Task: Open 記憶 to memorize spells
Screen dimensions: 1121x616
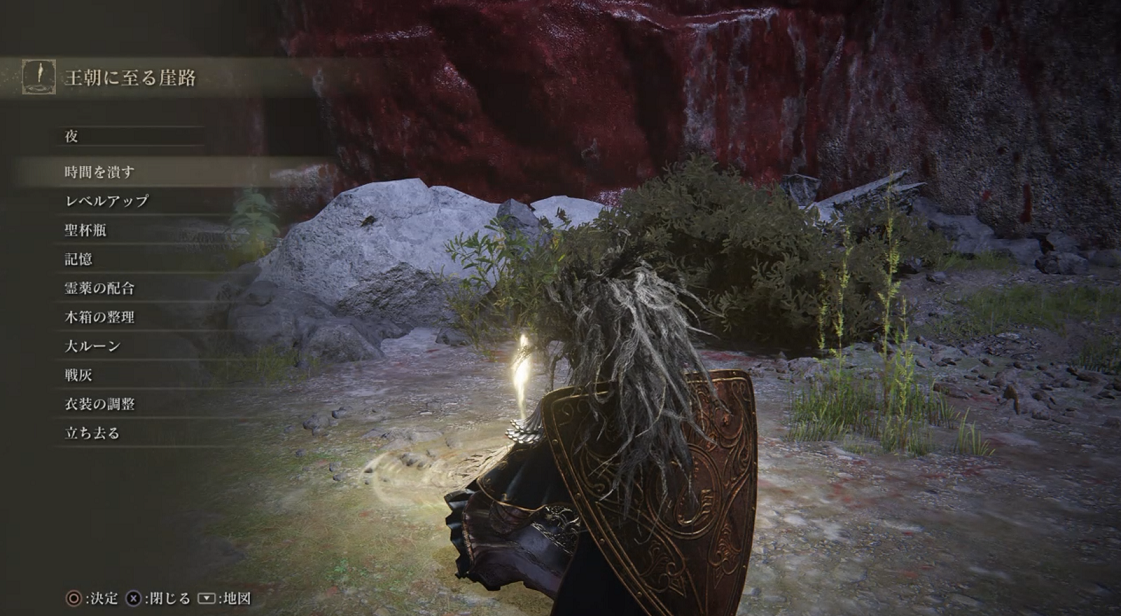Action: tap(78, 259)
